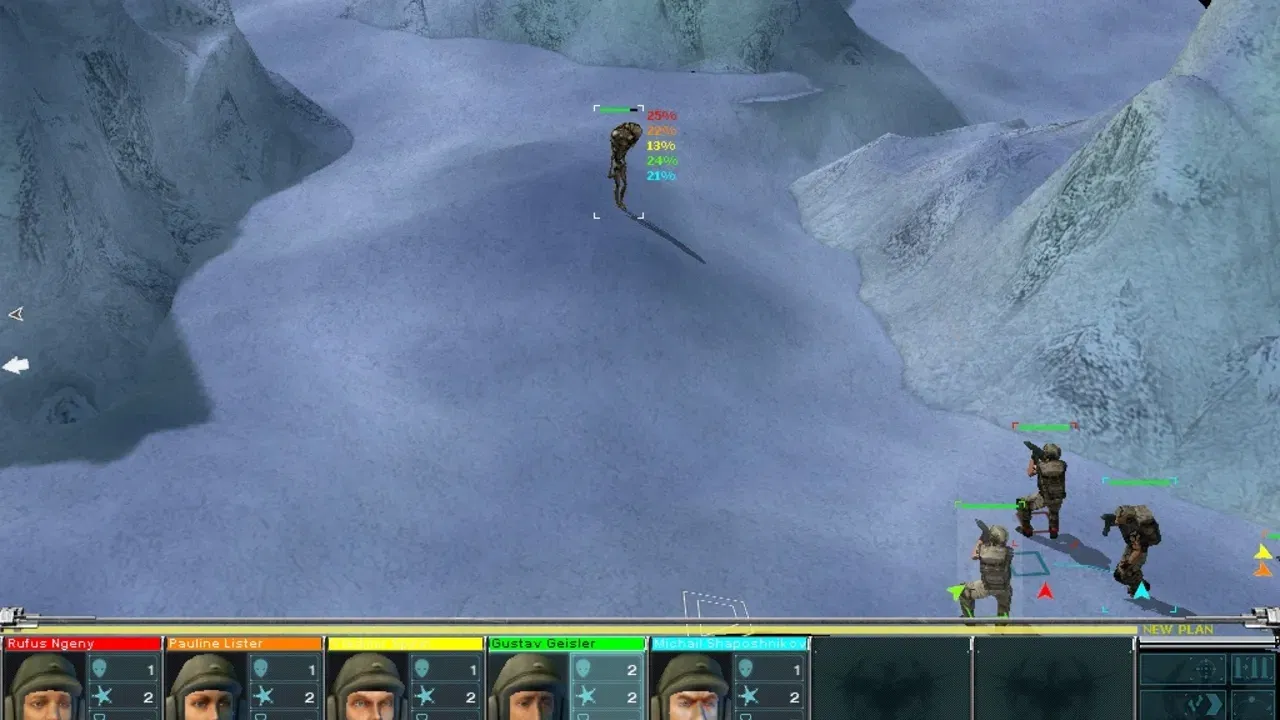Image resolution: width=1280 pixels, height=720 pixels.
Task: Select the targeting crosshair icon in command panel
Action: click(1205, 669)
